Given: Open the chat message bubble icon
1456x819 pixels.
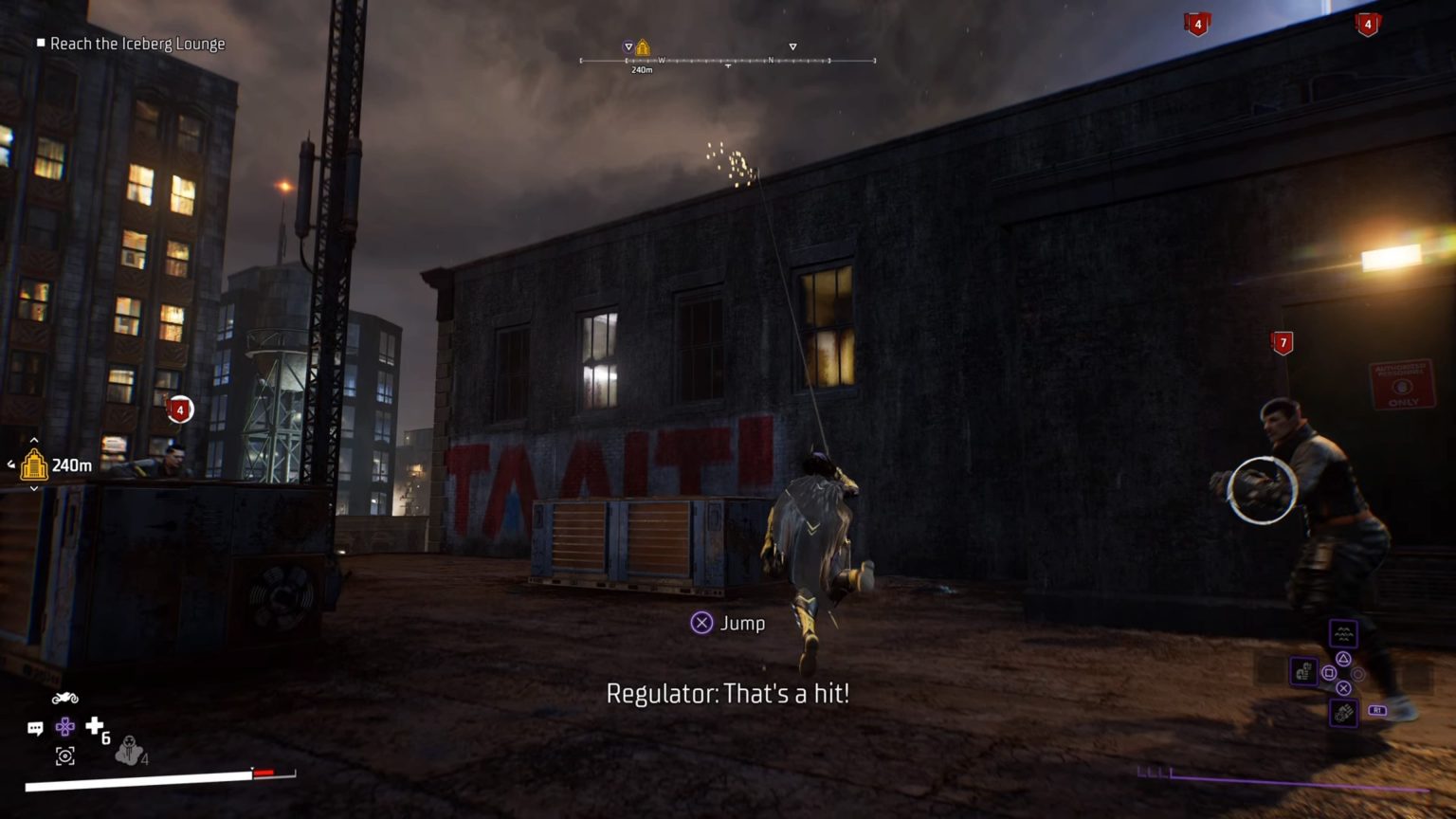Looking at the screenshot, I should pyautogui.click(x=35, y=727).
